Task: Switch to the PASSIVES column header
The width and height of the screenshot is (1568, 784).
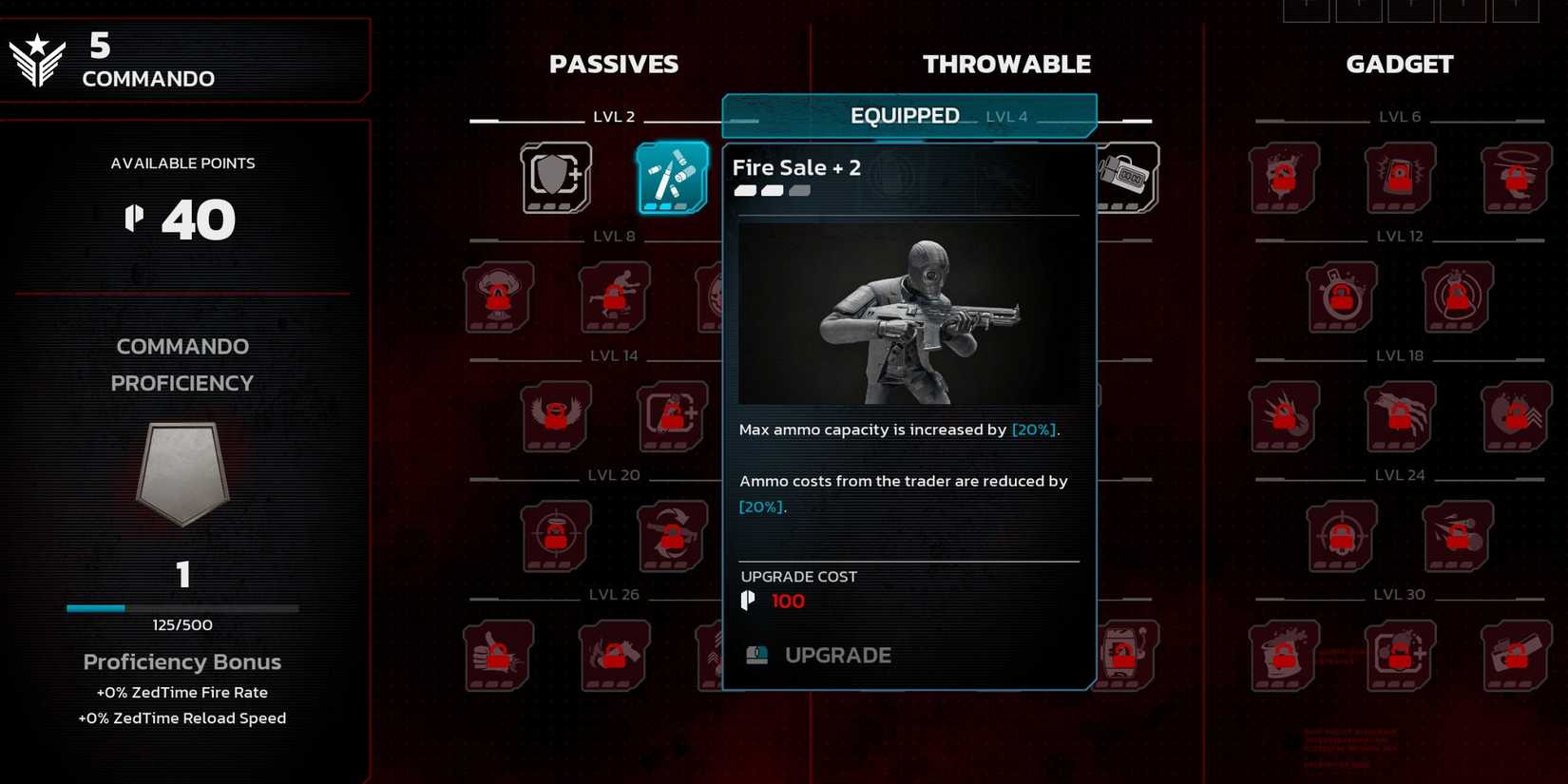Action: [614, 64]
